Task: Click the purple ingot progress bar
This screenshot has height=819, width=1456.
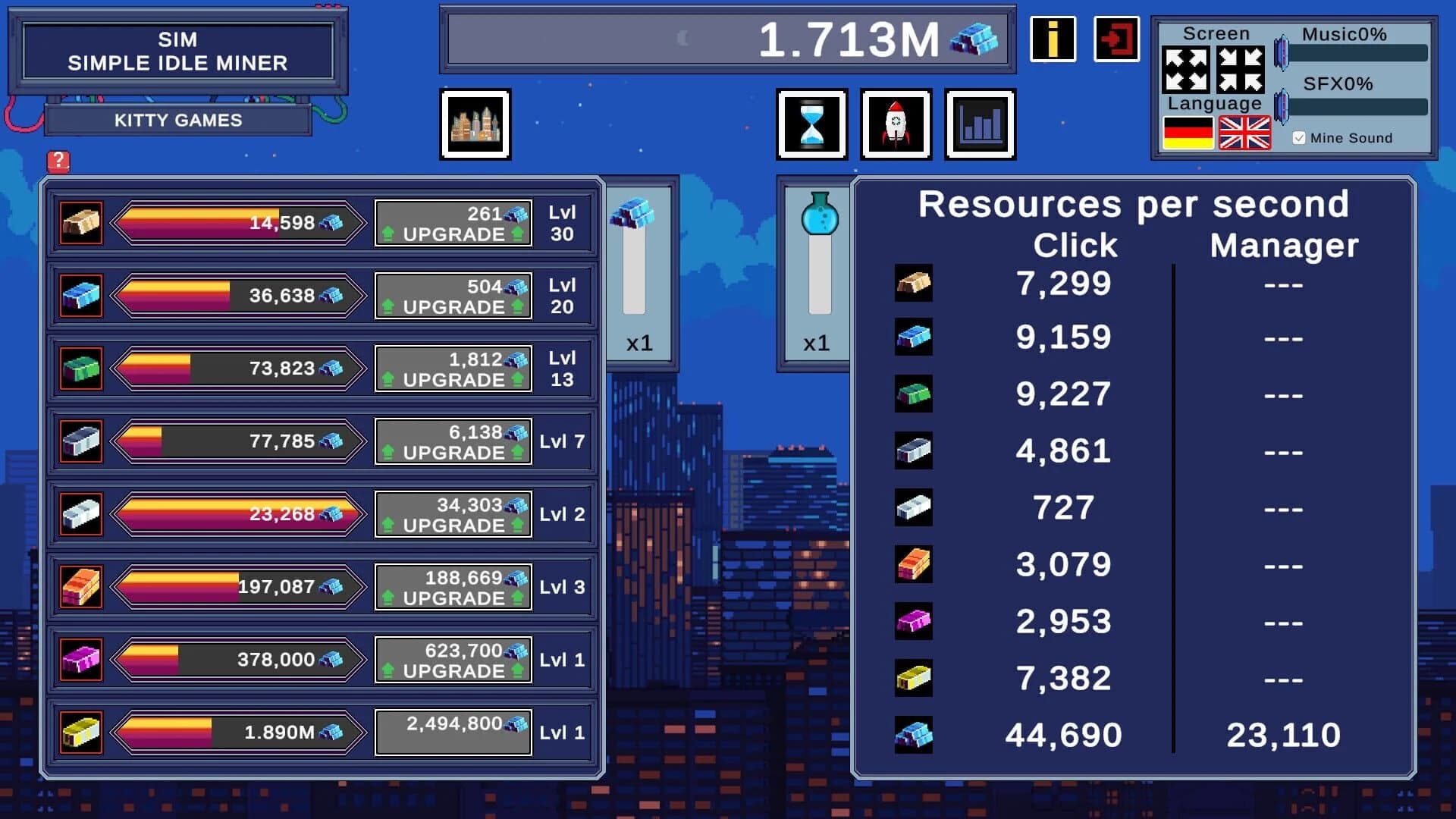Action: [235, 659]
